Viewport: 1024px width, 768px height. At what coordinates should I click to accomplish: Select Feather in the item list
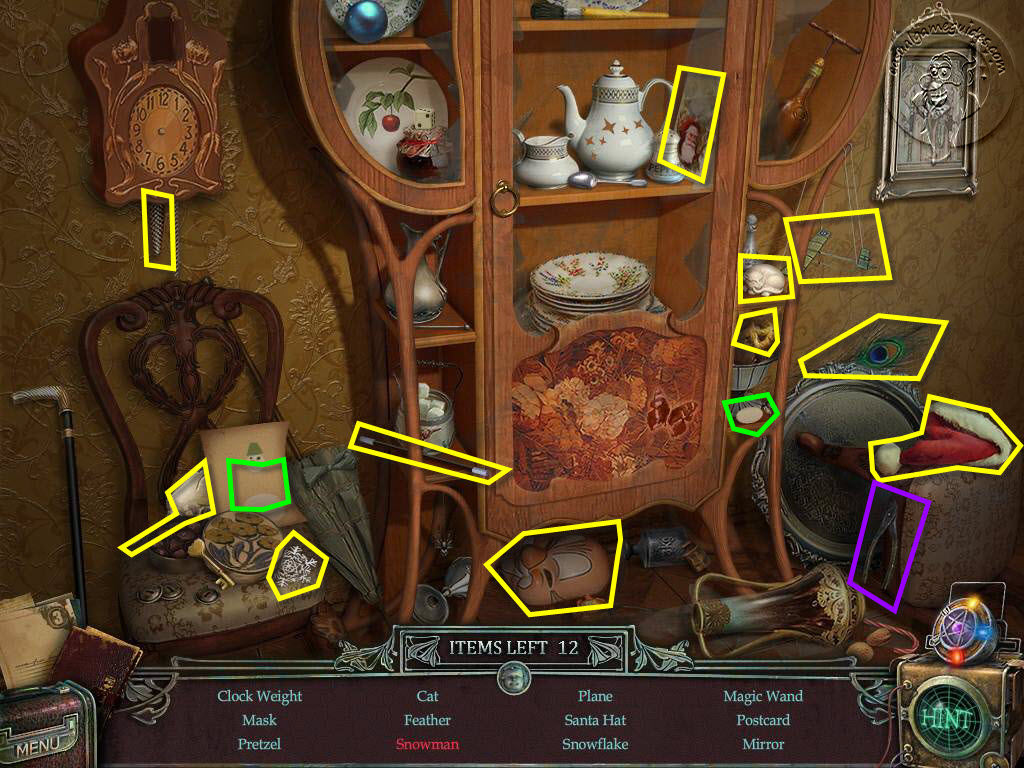point(427,720)
